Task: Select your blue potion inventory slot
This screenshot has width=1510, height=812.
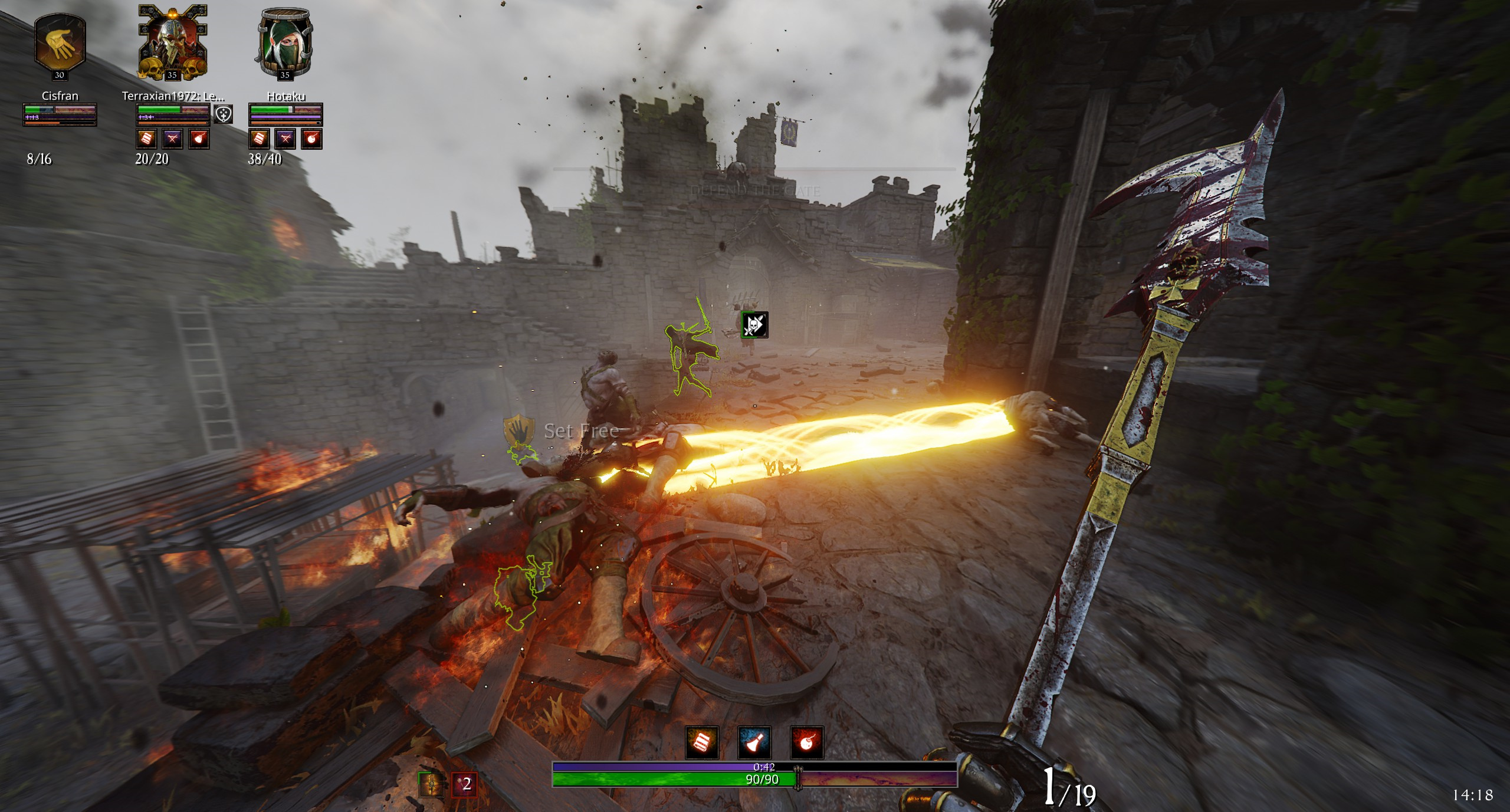Action: click(x=754, y=742)
